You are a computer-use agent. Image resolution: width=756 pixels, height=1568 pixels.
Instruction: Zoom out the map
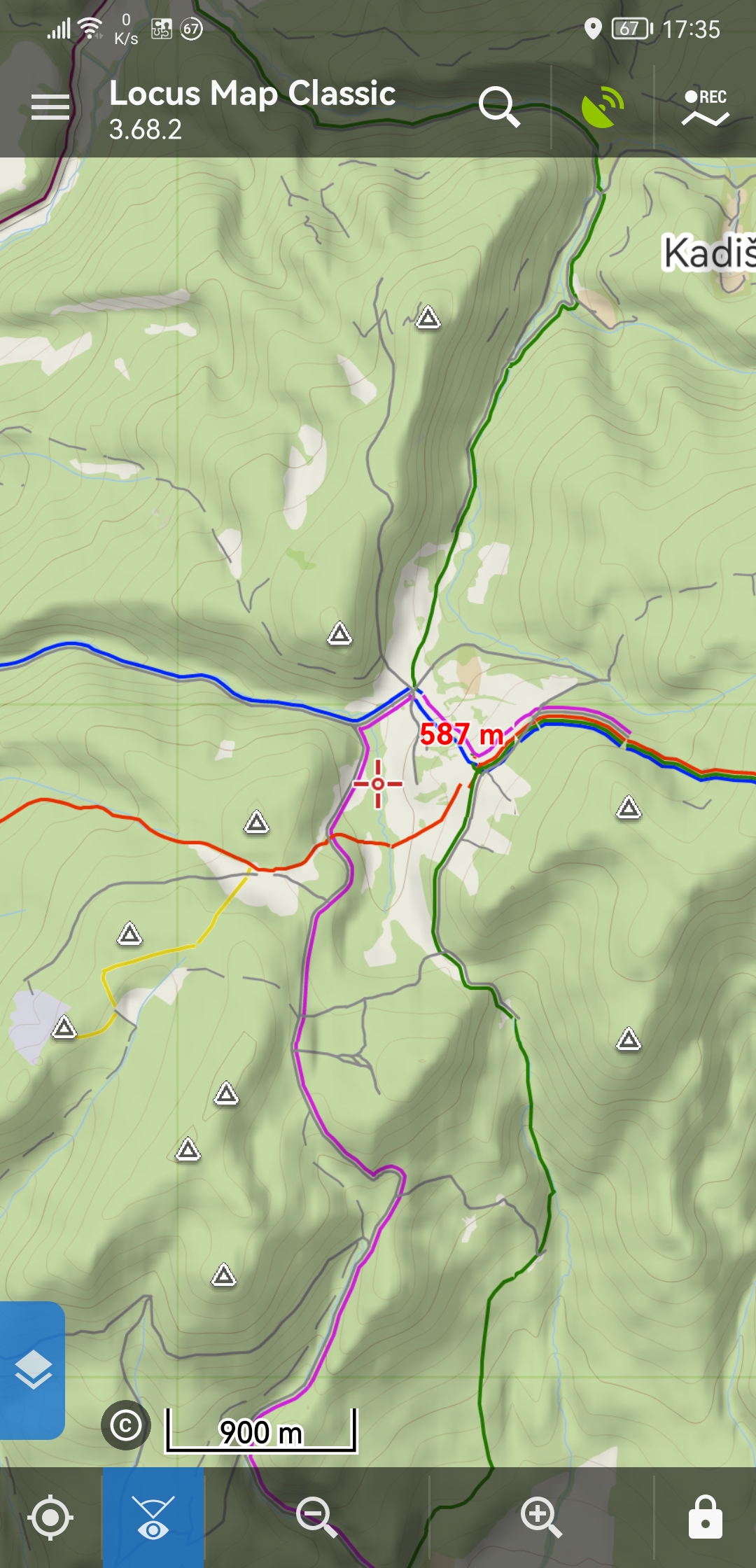tap(316, 1518)
